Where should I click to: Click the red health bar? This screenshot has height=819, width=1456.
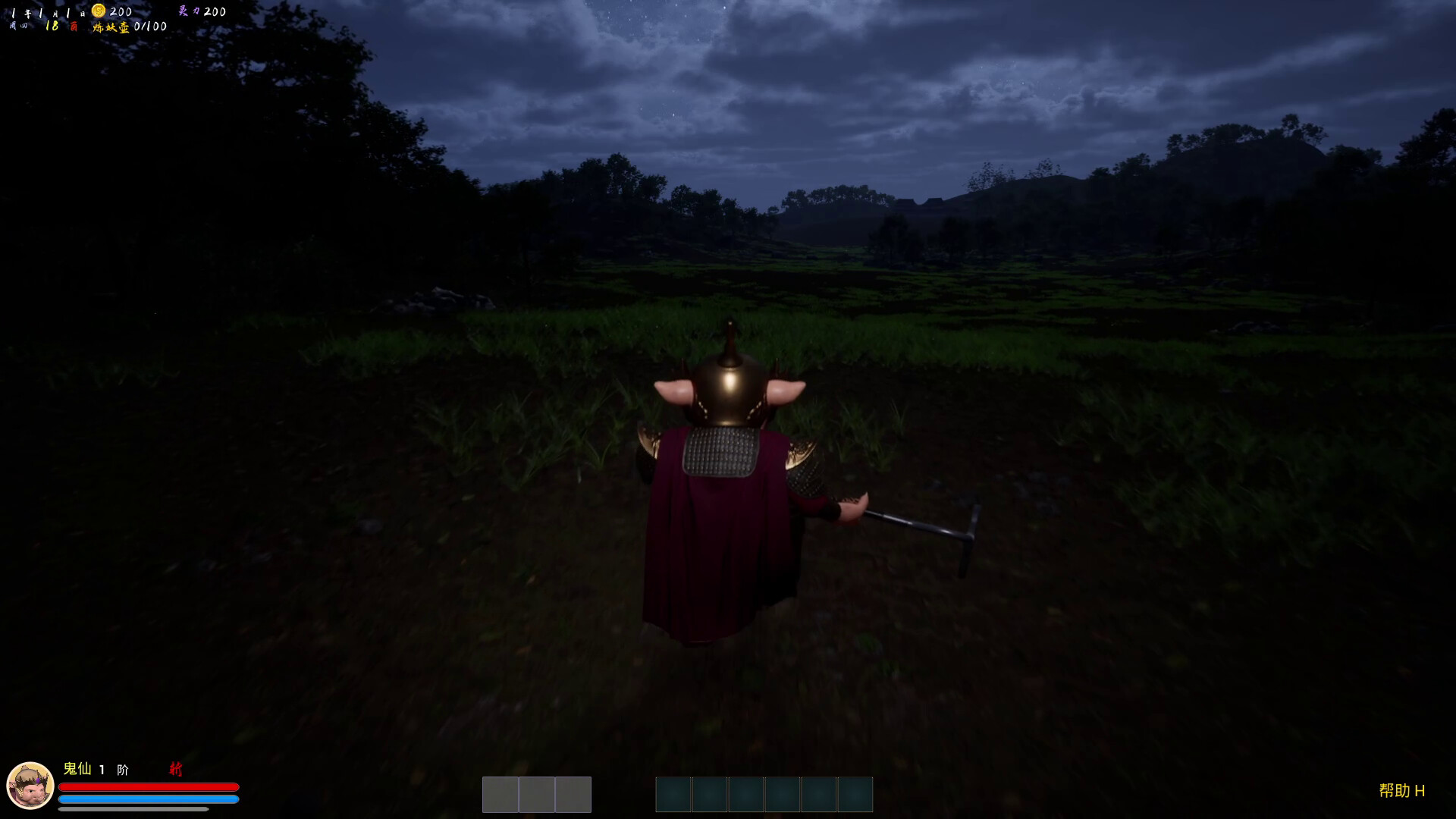click(x=148, y=786)
